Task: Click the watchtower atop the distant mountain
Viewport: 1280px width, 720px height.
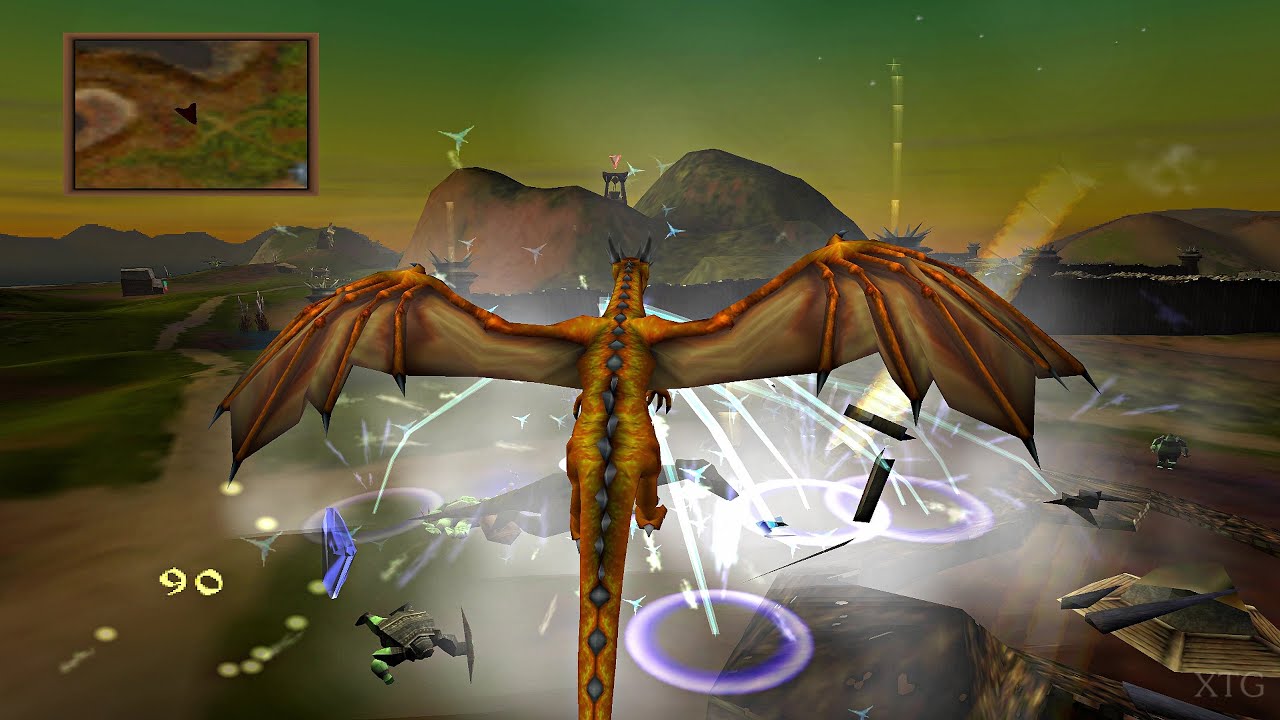Action: coord(615,185)
